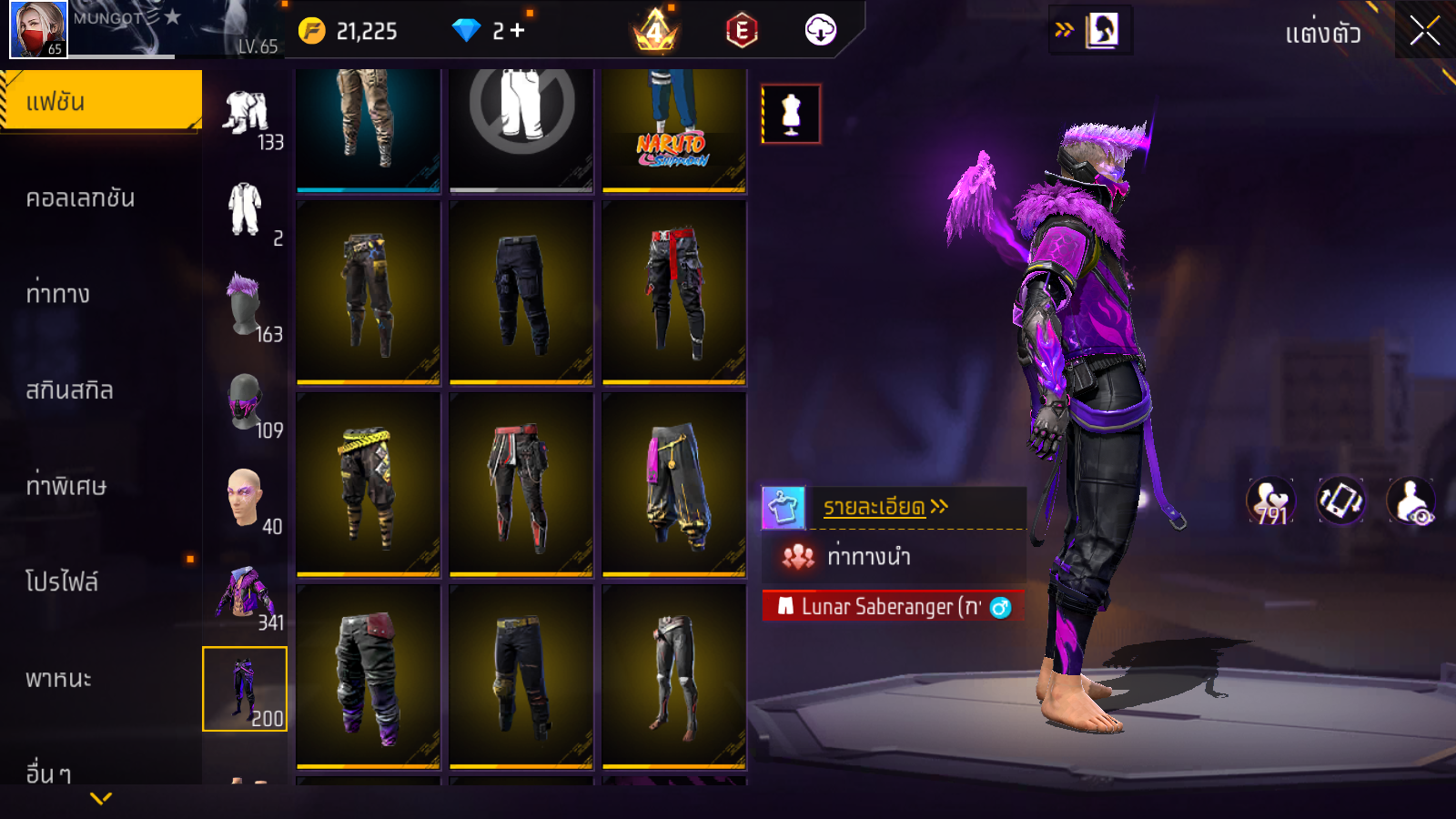Select the Naruto Shippuden pants item

click(x=673, y=130)
